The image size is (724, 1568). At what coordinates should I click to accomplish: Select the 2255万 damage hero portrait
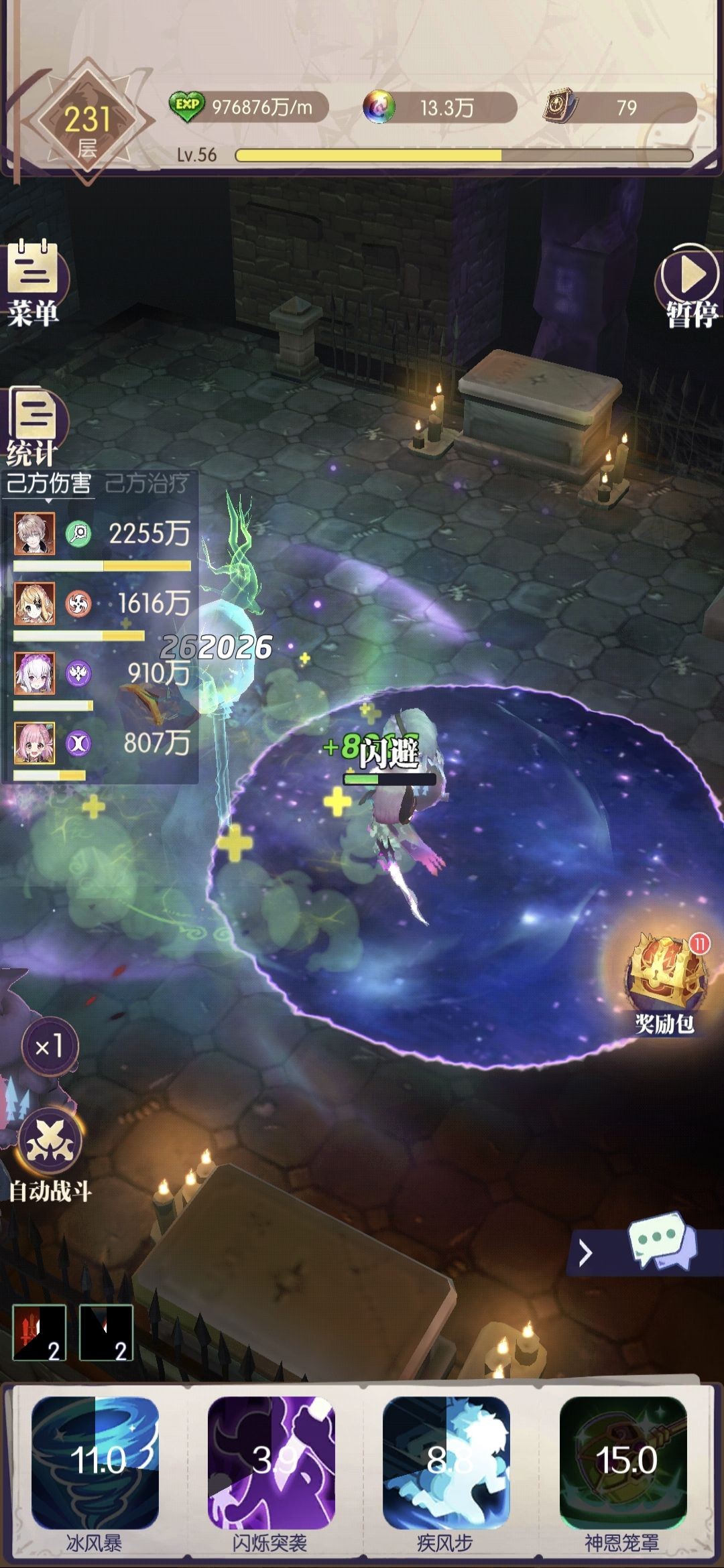point(35,533)
